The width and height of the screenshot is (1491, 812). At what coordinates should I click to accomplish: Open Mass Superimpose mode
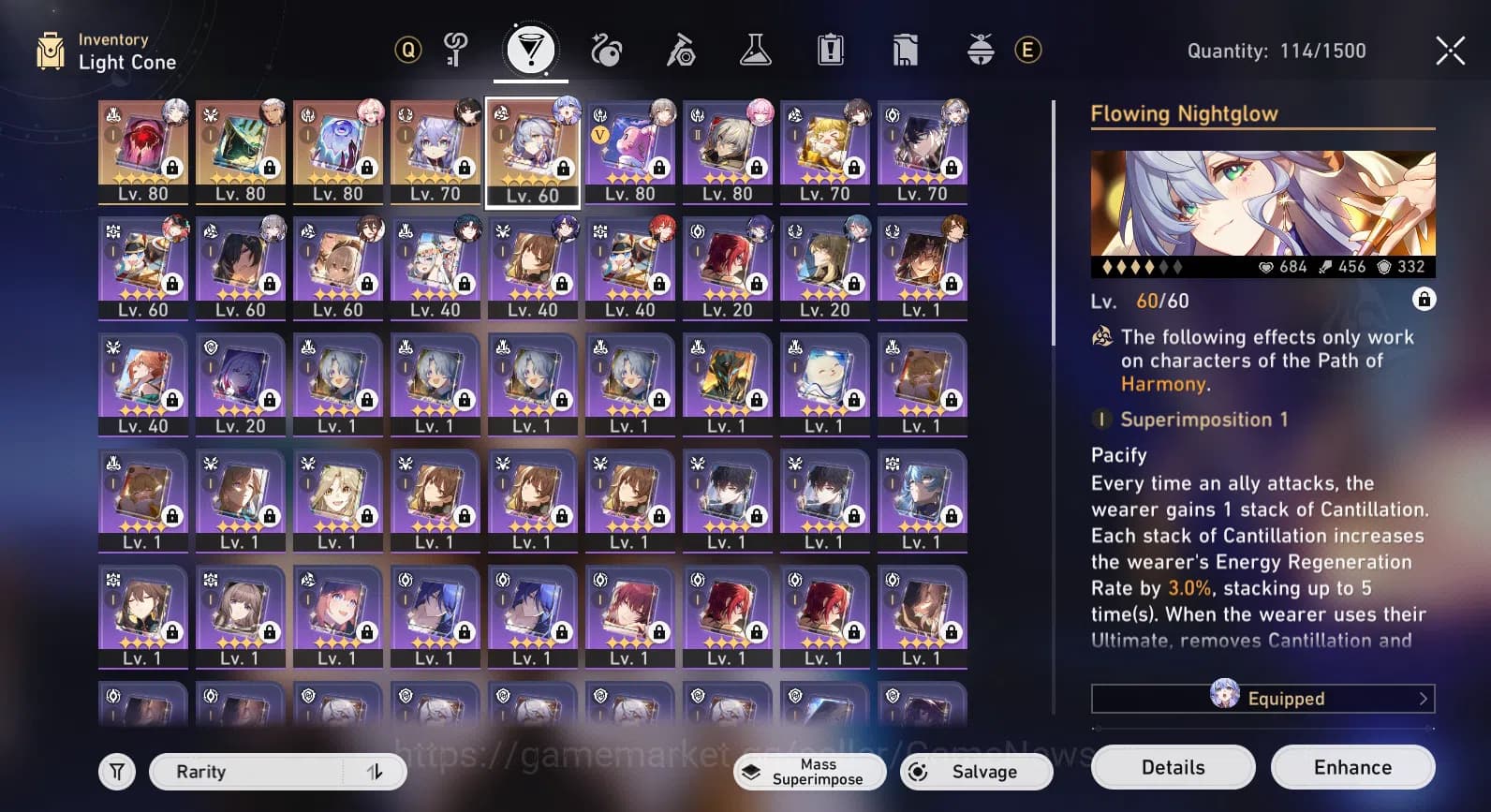click(809, 771)
